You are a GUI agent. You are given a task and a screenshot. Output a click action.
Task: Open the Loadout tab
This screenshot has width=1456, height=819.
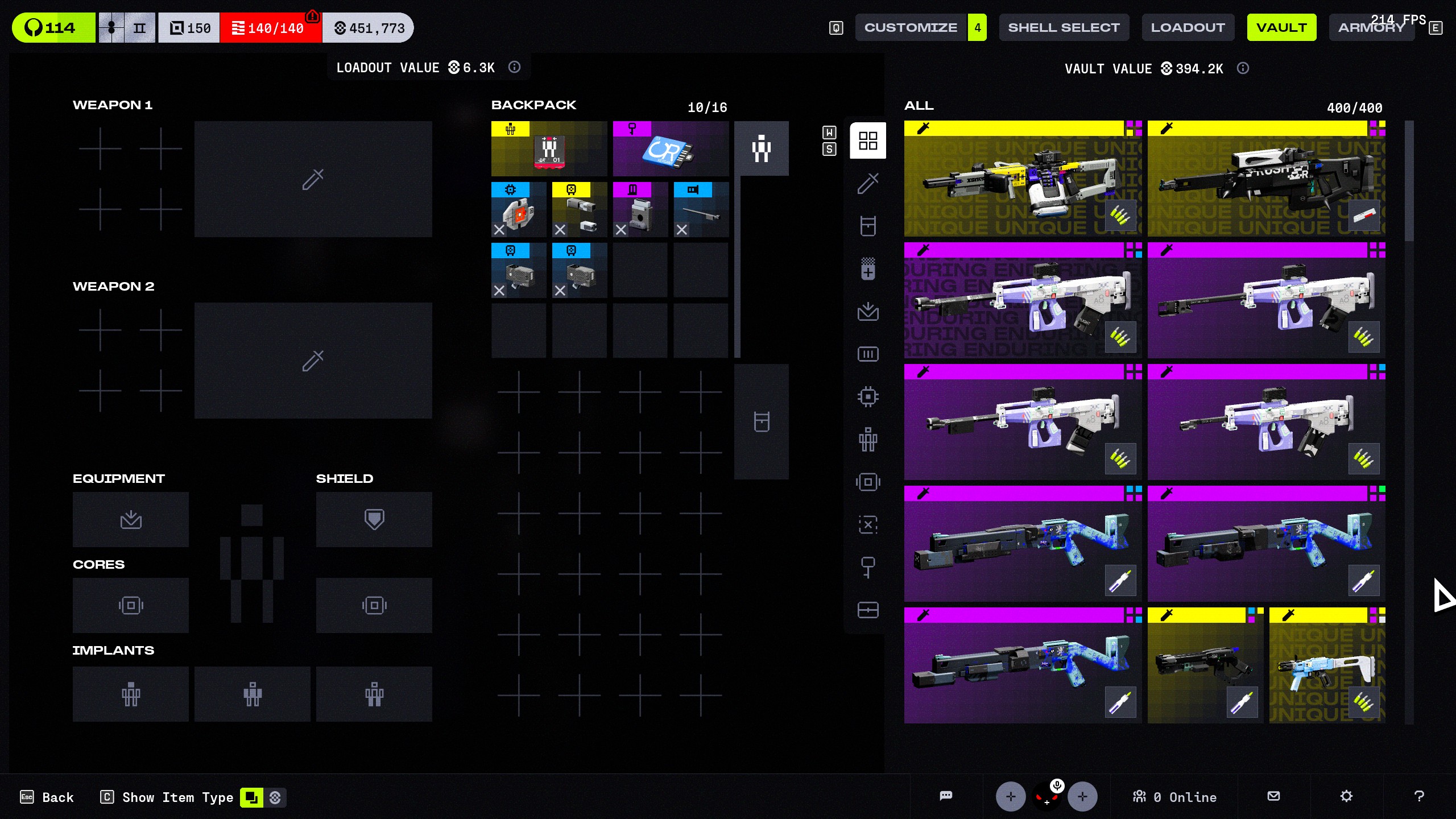[1188, 27]
